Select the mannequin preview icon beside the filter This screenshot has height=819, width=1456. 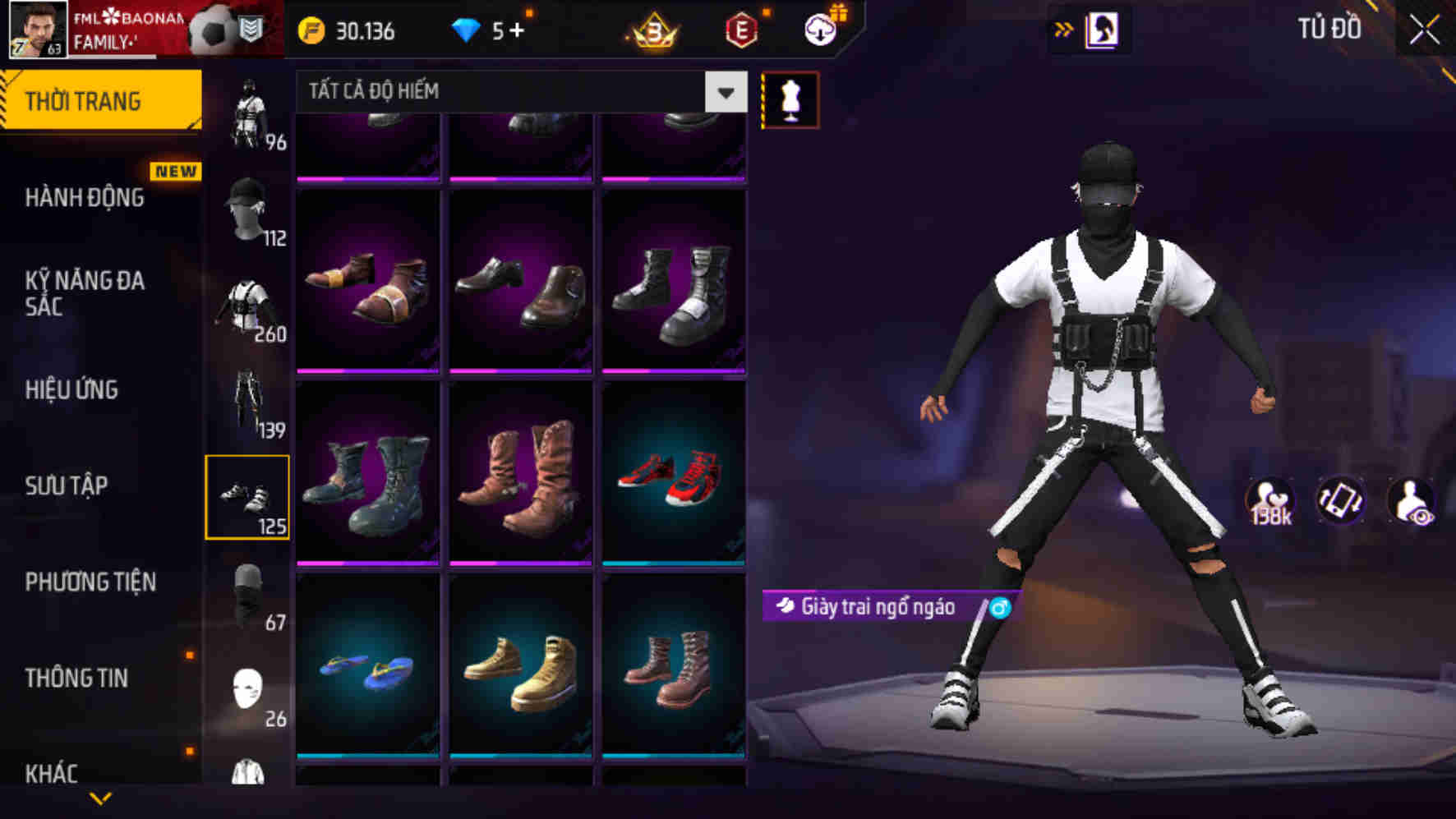(x=790, y=99)
